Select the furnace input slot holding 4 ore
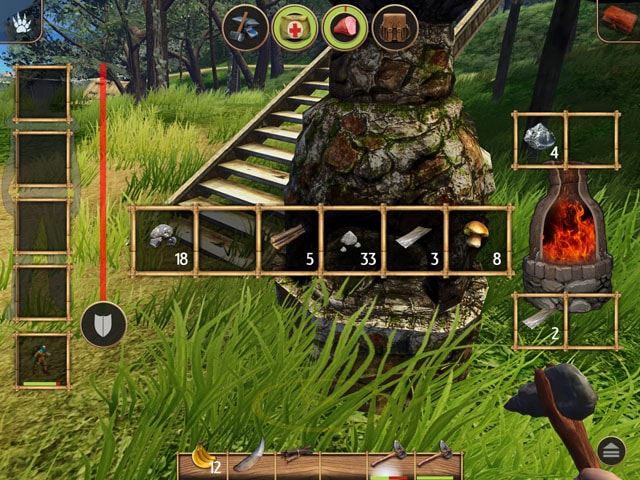Image resolution: width=640 pixels, height=480 pixels. pos(540,139)
